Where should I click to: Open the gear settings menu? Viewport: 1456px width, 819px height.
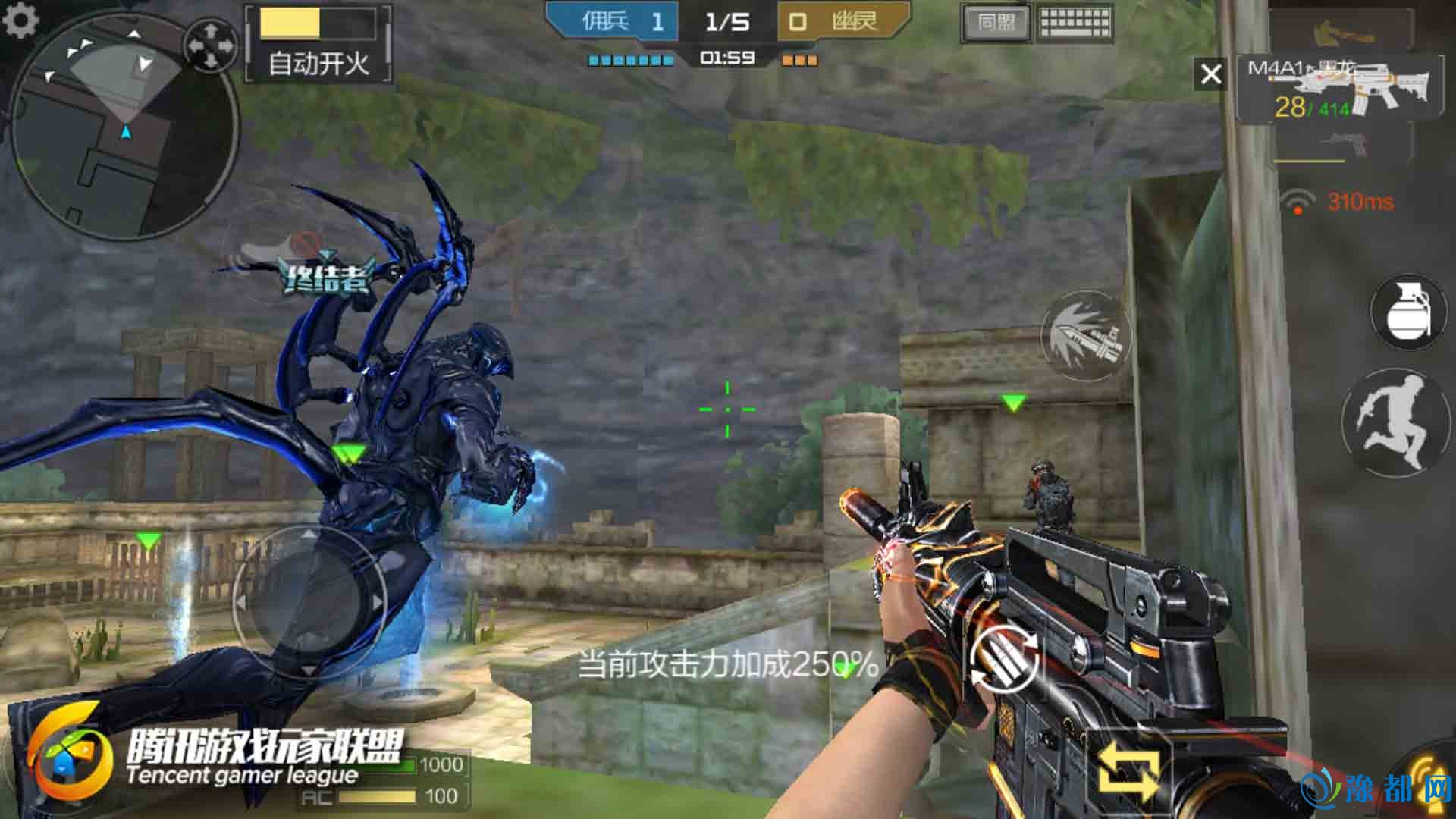tap(20, 20)
